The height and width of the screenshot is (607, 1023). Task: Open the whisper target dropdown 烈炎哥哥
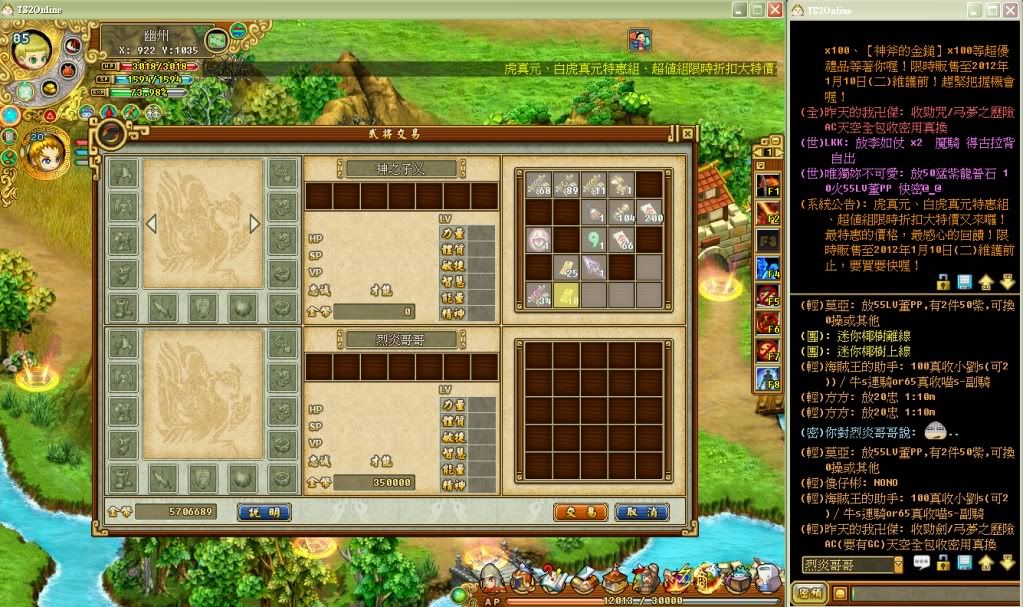[x=897, y=565]
